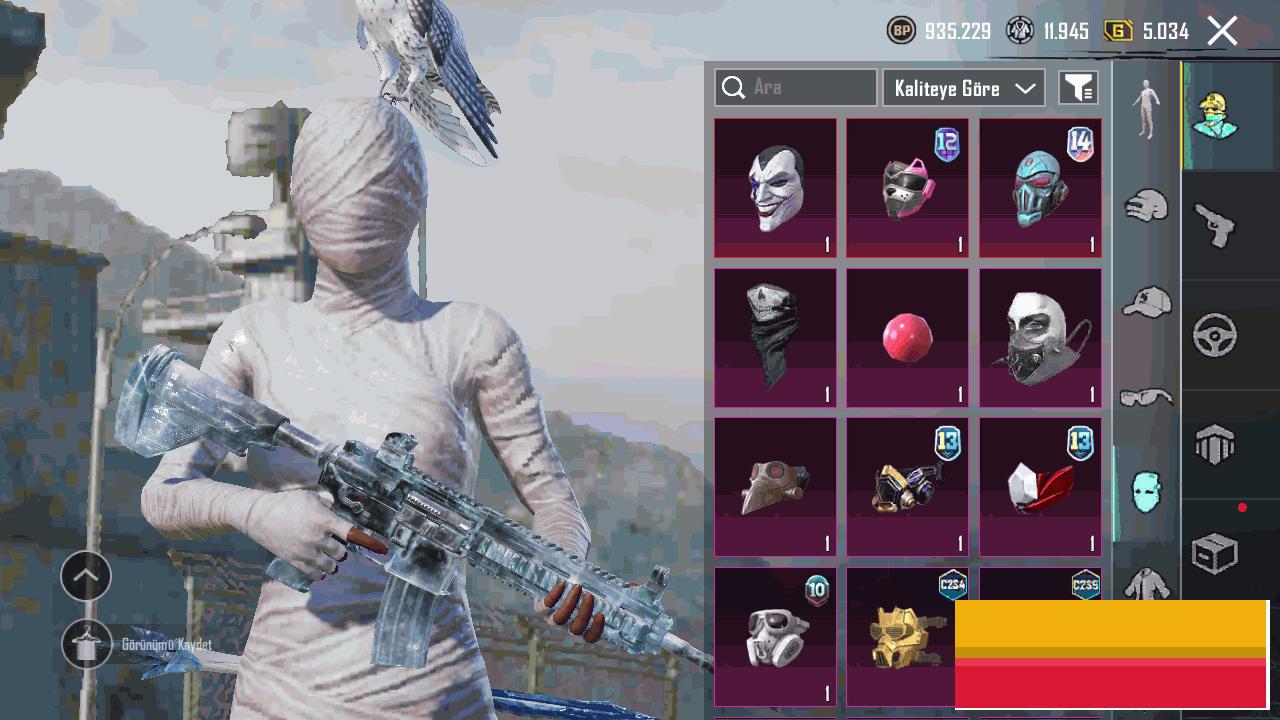
Task: Open the cap headwear category
Action: point(1146,301)
